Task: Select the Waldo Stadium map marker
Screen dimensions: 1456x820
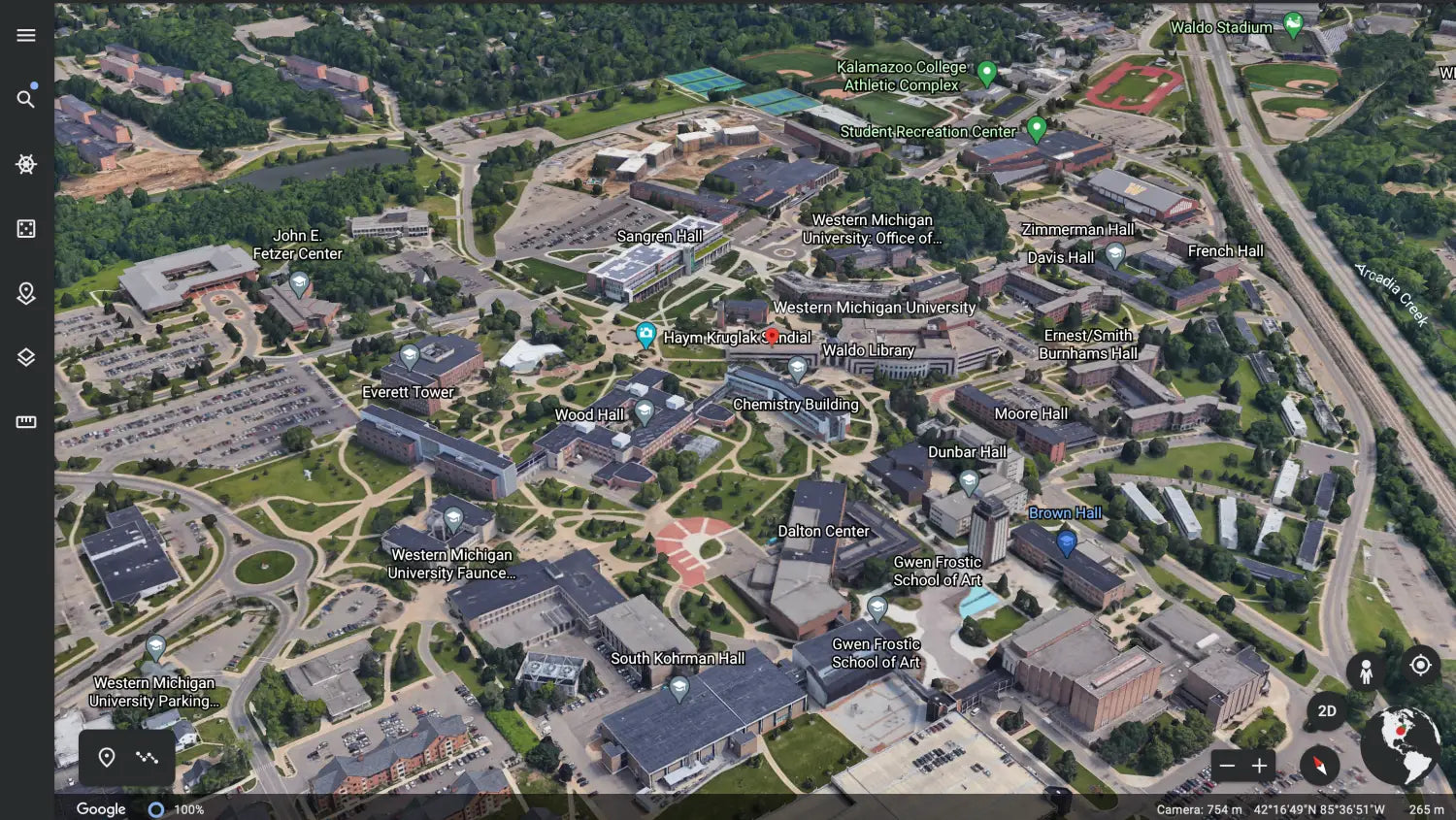Action: click(1293, 24)
